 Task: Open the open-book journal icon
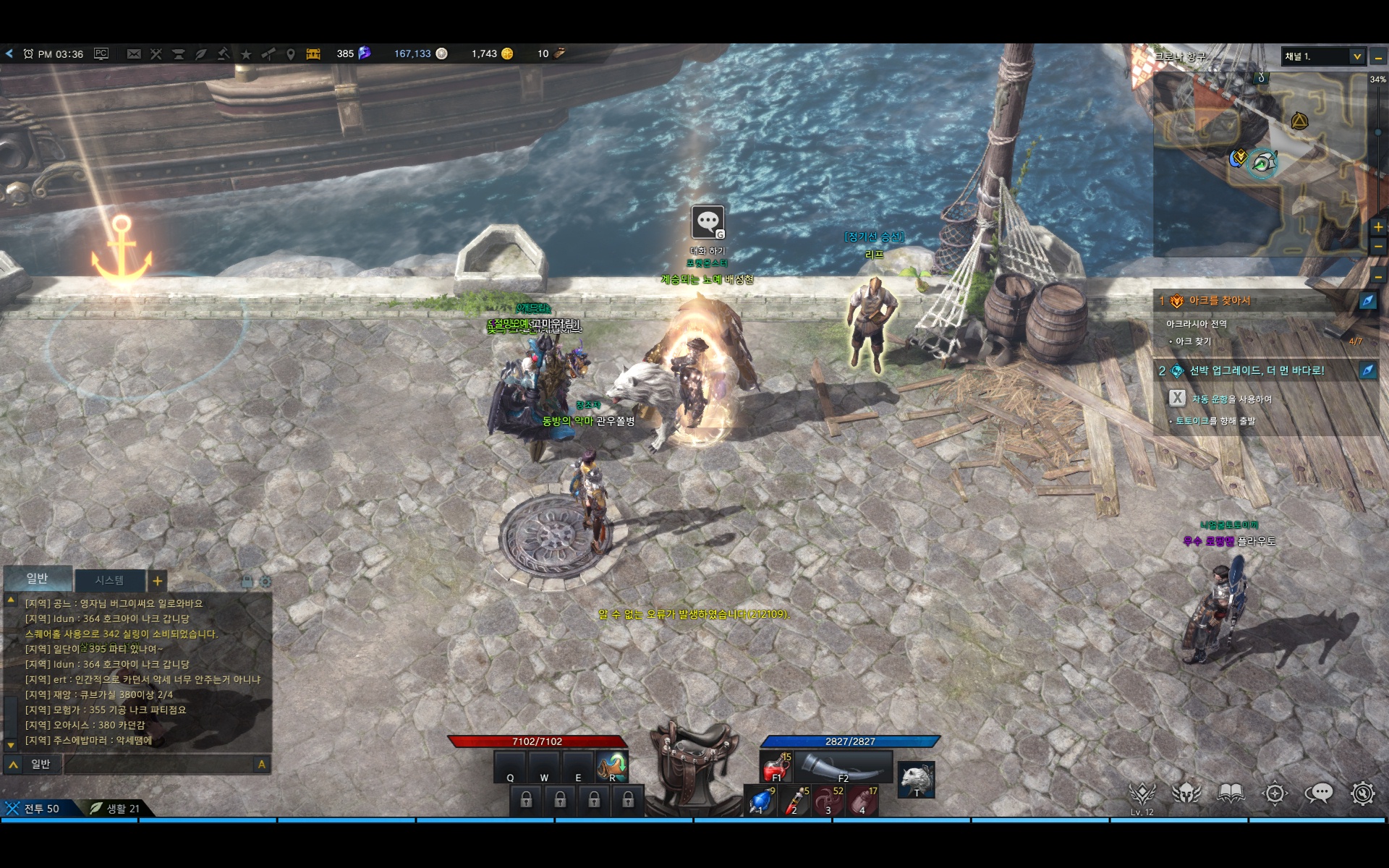1230,793
